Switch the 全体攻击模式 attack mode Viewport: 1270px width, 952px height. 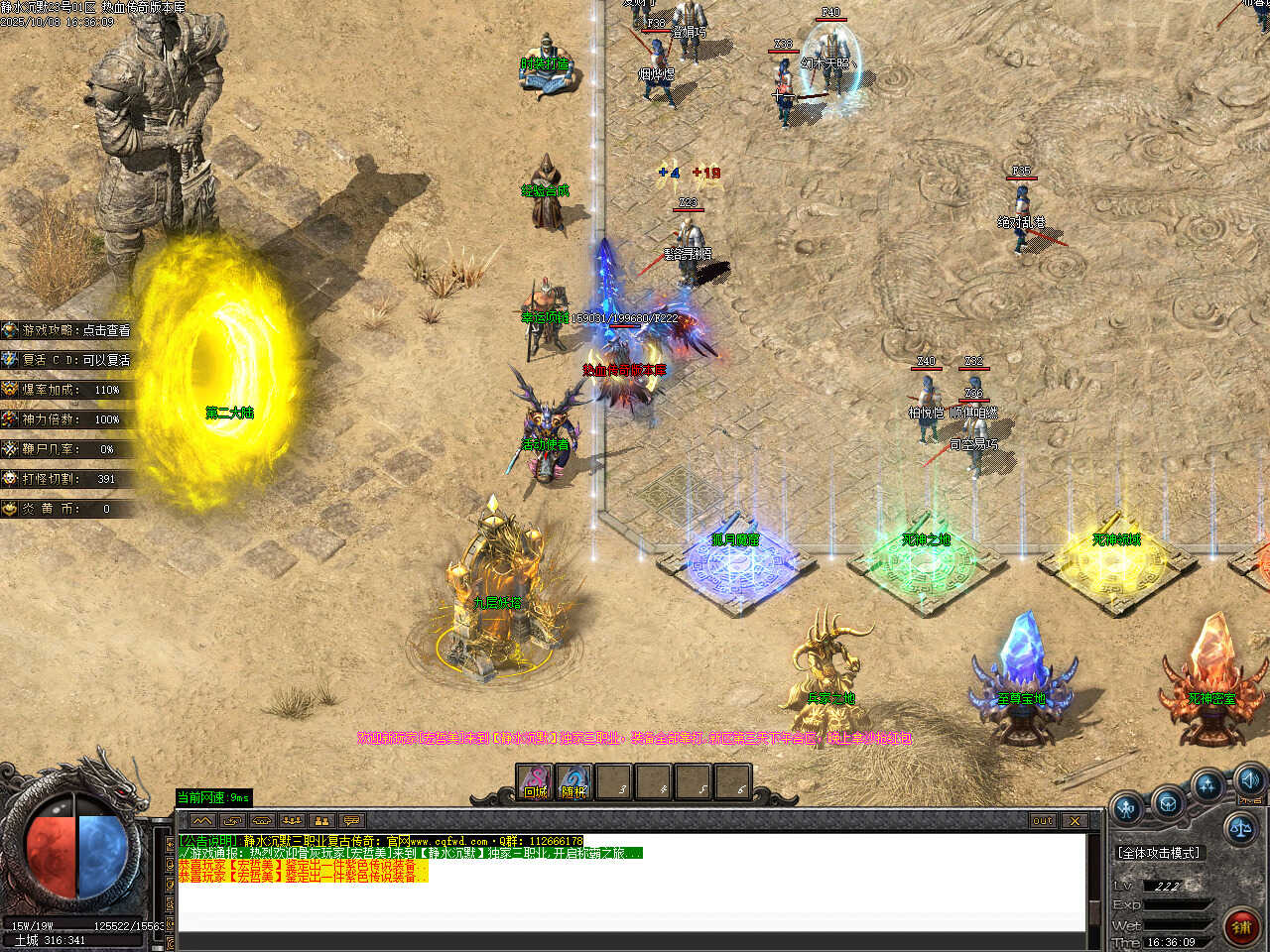click(1158, 853)
